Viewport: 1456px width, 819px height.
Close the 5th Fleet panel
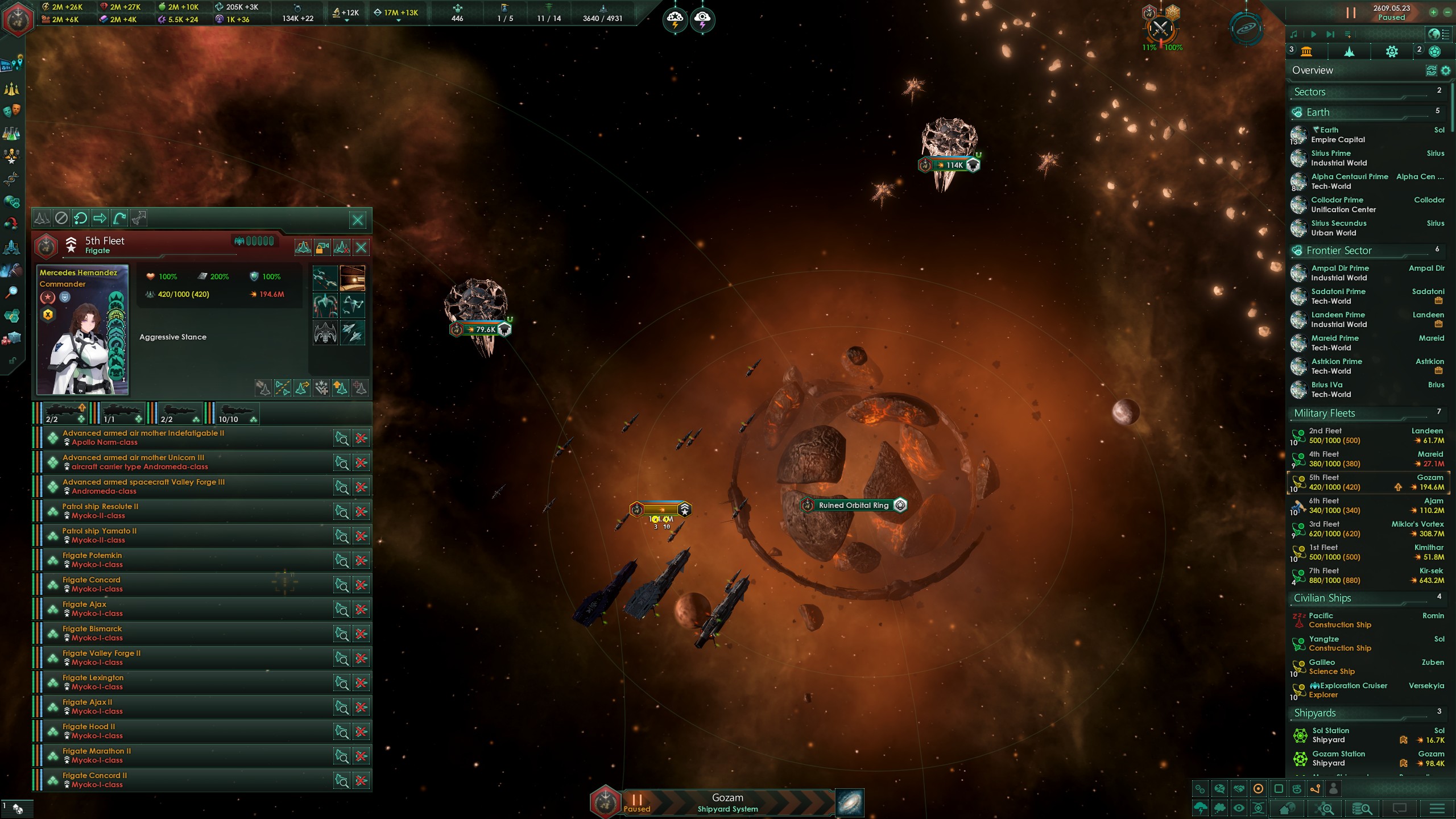click(358, 220)
